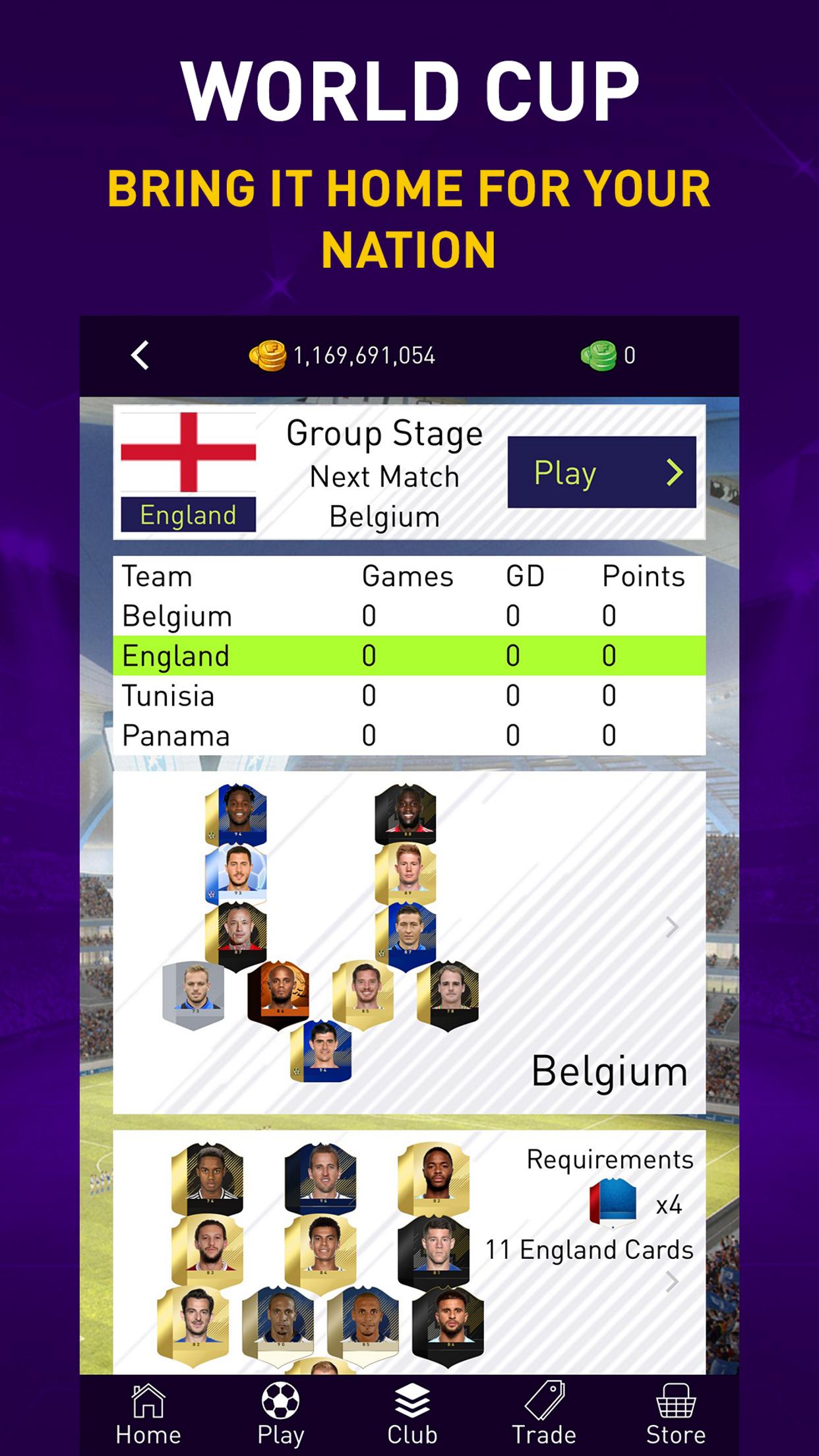This screenshot has width=819, height=1456.
Task: Click the gold coins balance icon
Action: (267, 356)
